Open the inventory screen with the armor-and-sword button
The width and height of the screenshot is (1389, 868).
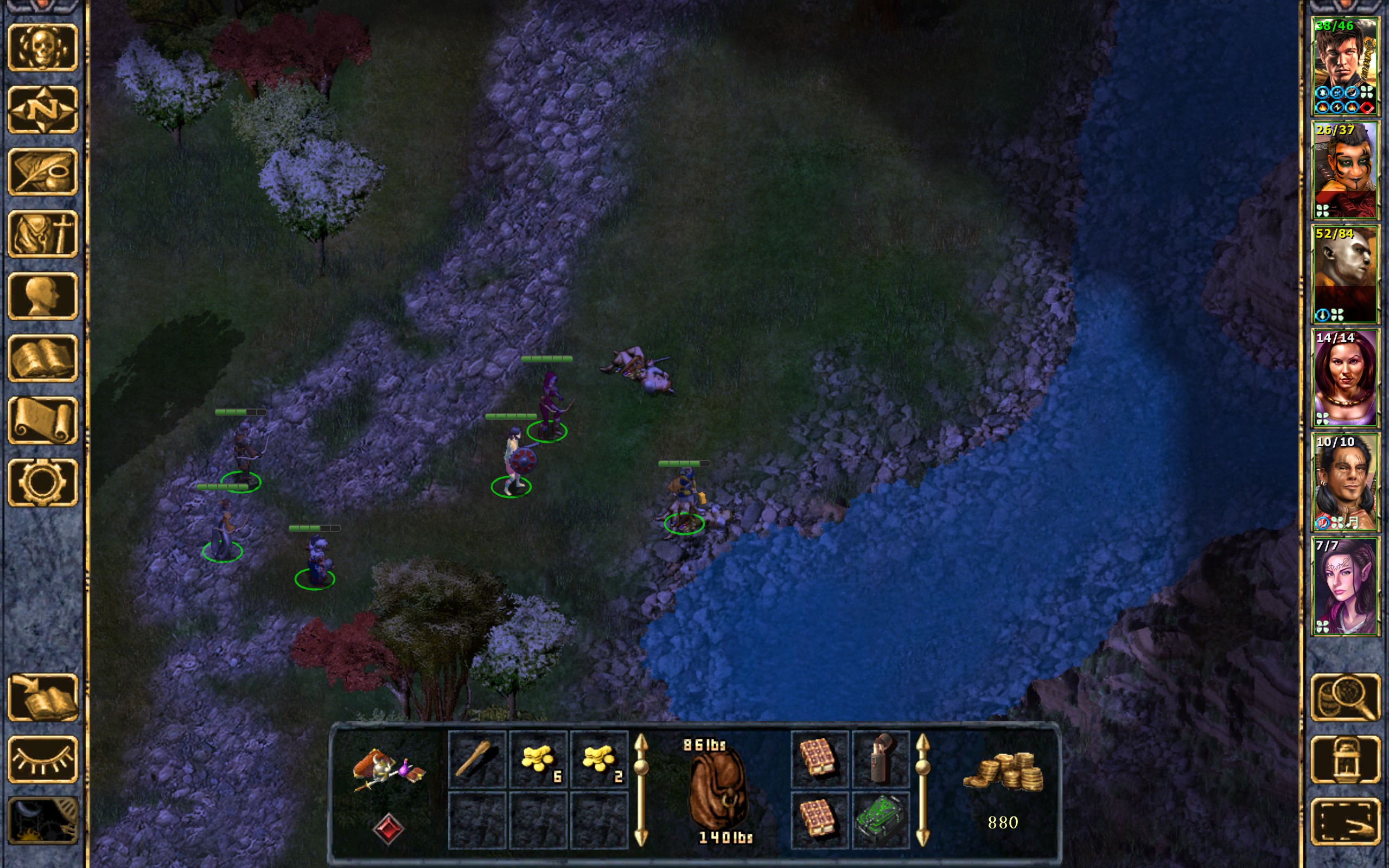coord(42,234)
